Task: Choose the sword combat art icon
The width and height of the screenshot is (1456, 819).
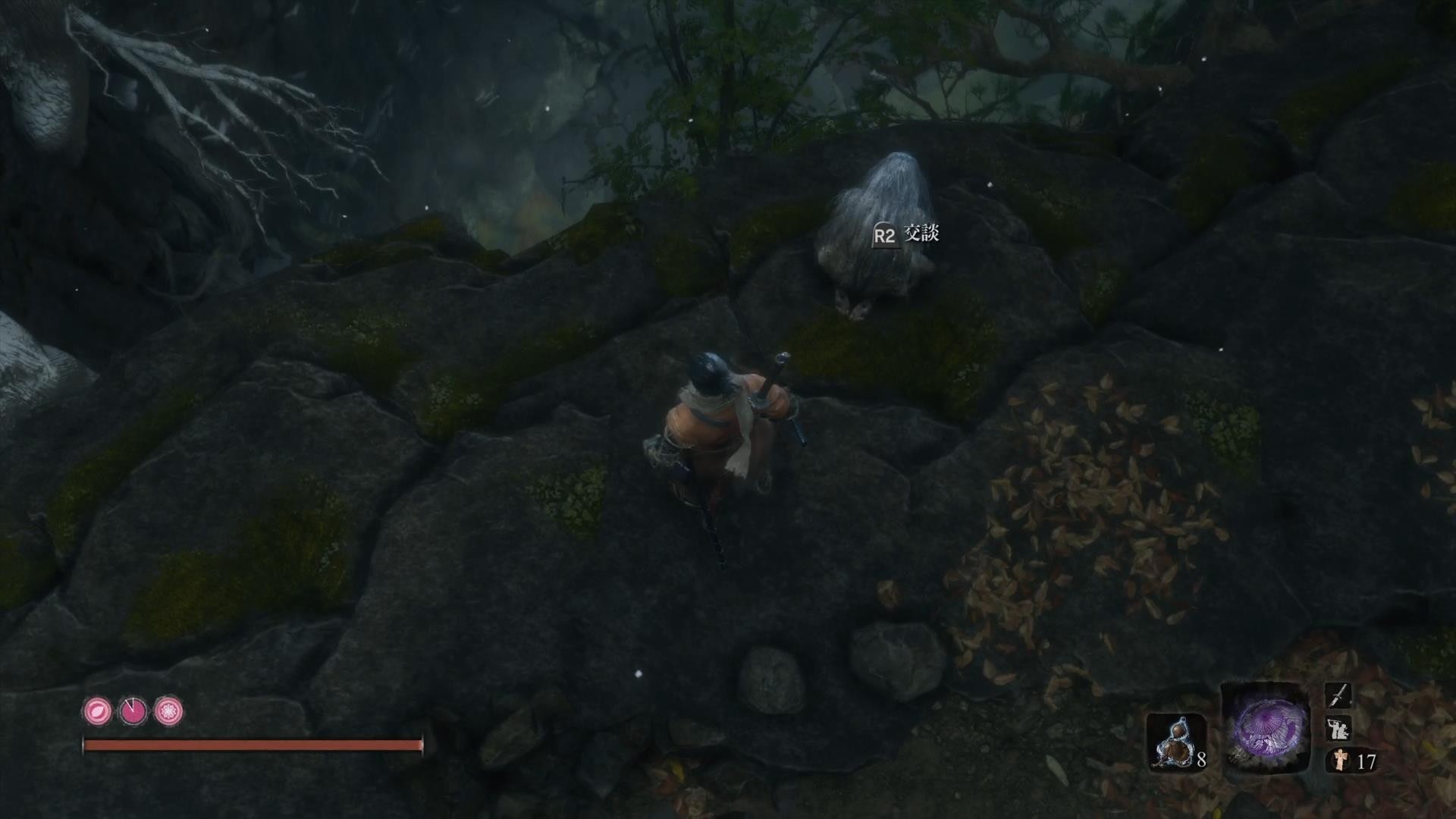Action: 1338,695
